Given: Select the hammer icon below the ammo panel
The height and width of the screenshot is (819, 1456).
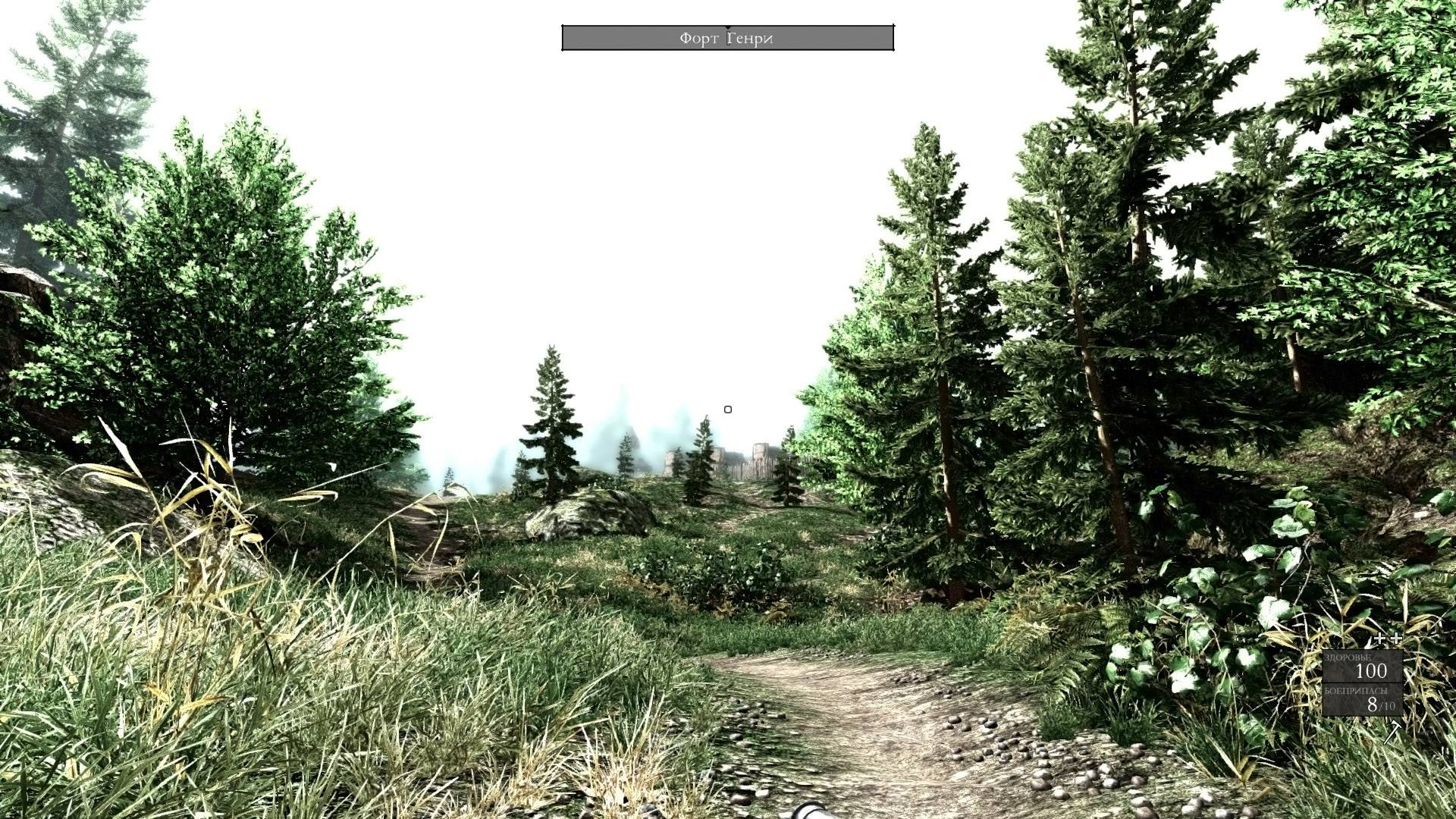Looking at the screenshot, I should click(1392, 732).
